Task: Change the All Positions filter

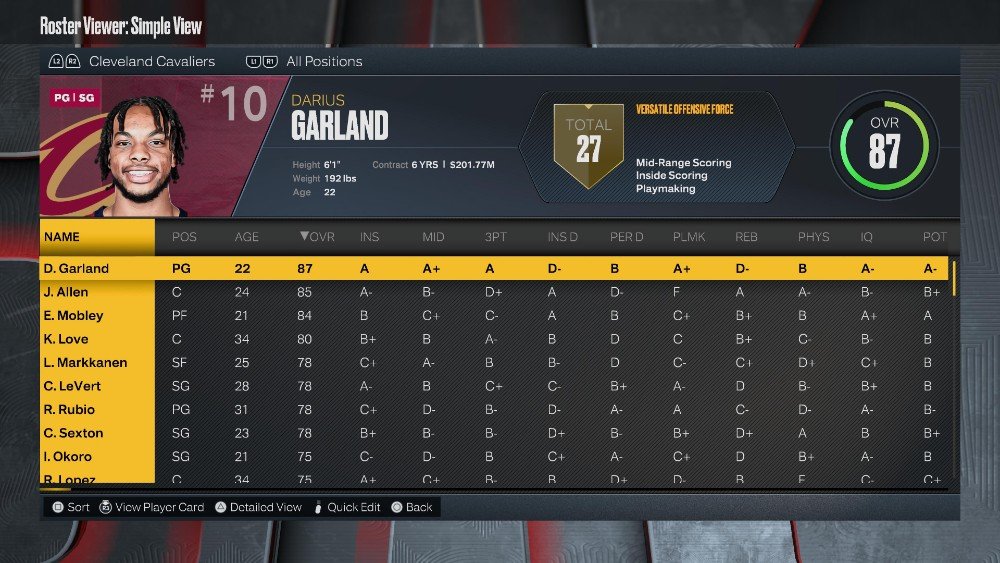Action: [x=323, y=62]
